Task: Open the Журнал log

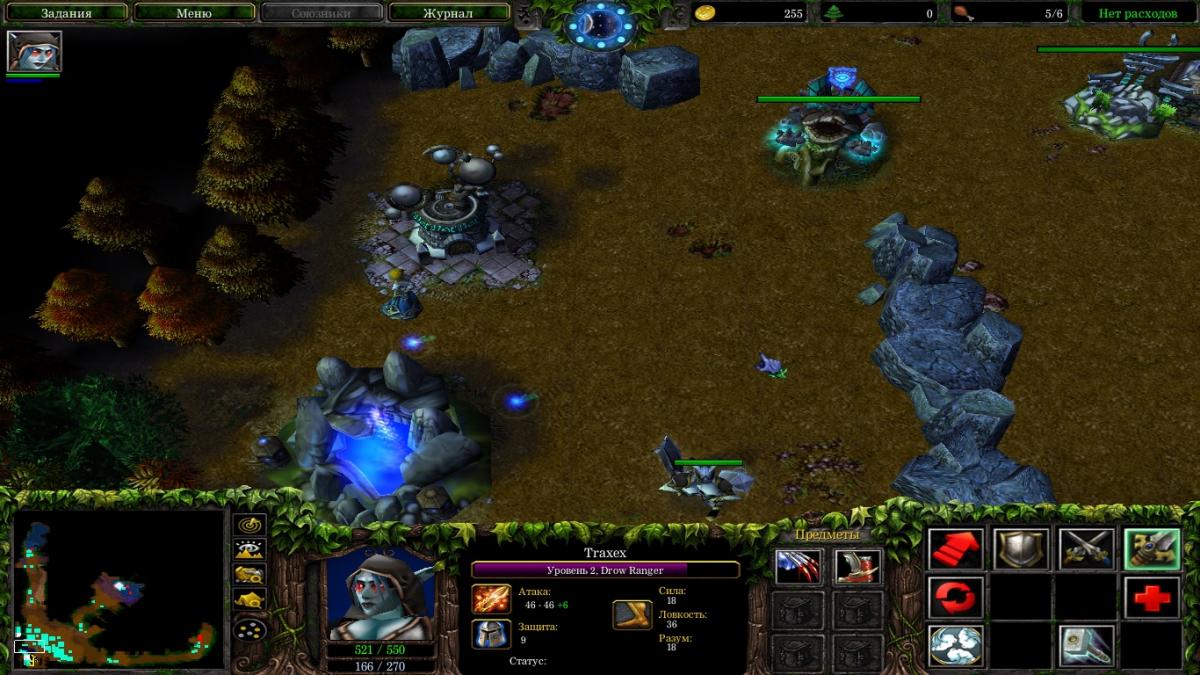Action: [x=447, y=13]
